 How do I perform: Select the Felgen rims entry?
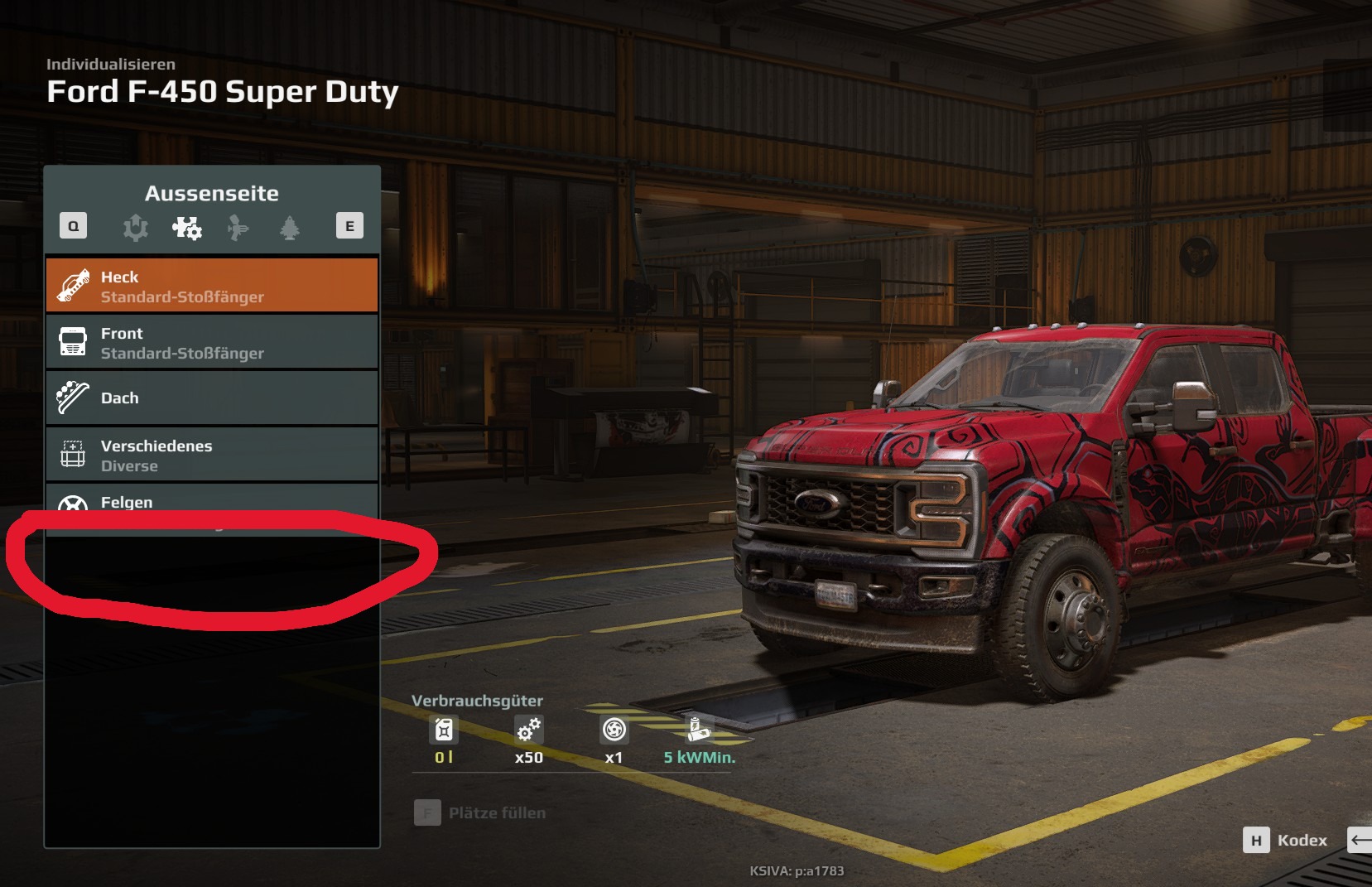click(212, 502)
